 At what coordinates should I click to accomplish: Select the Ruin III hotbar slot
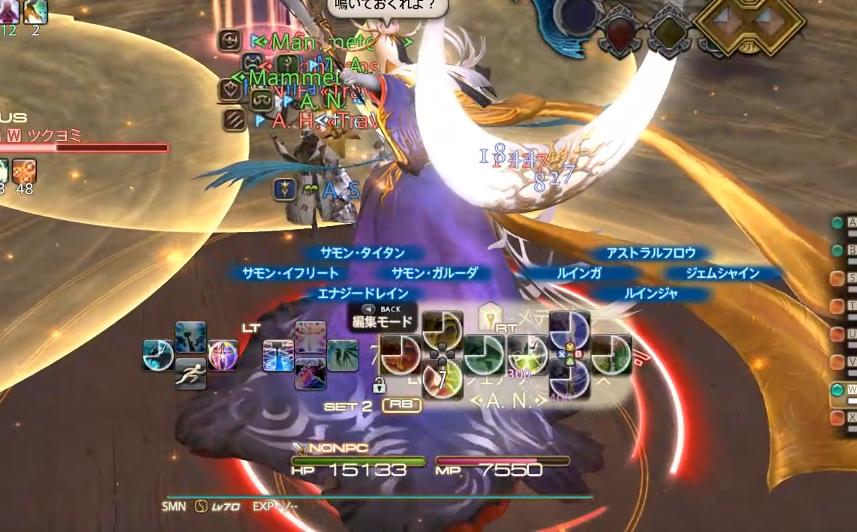[526, 353]
